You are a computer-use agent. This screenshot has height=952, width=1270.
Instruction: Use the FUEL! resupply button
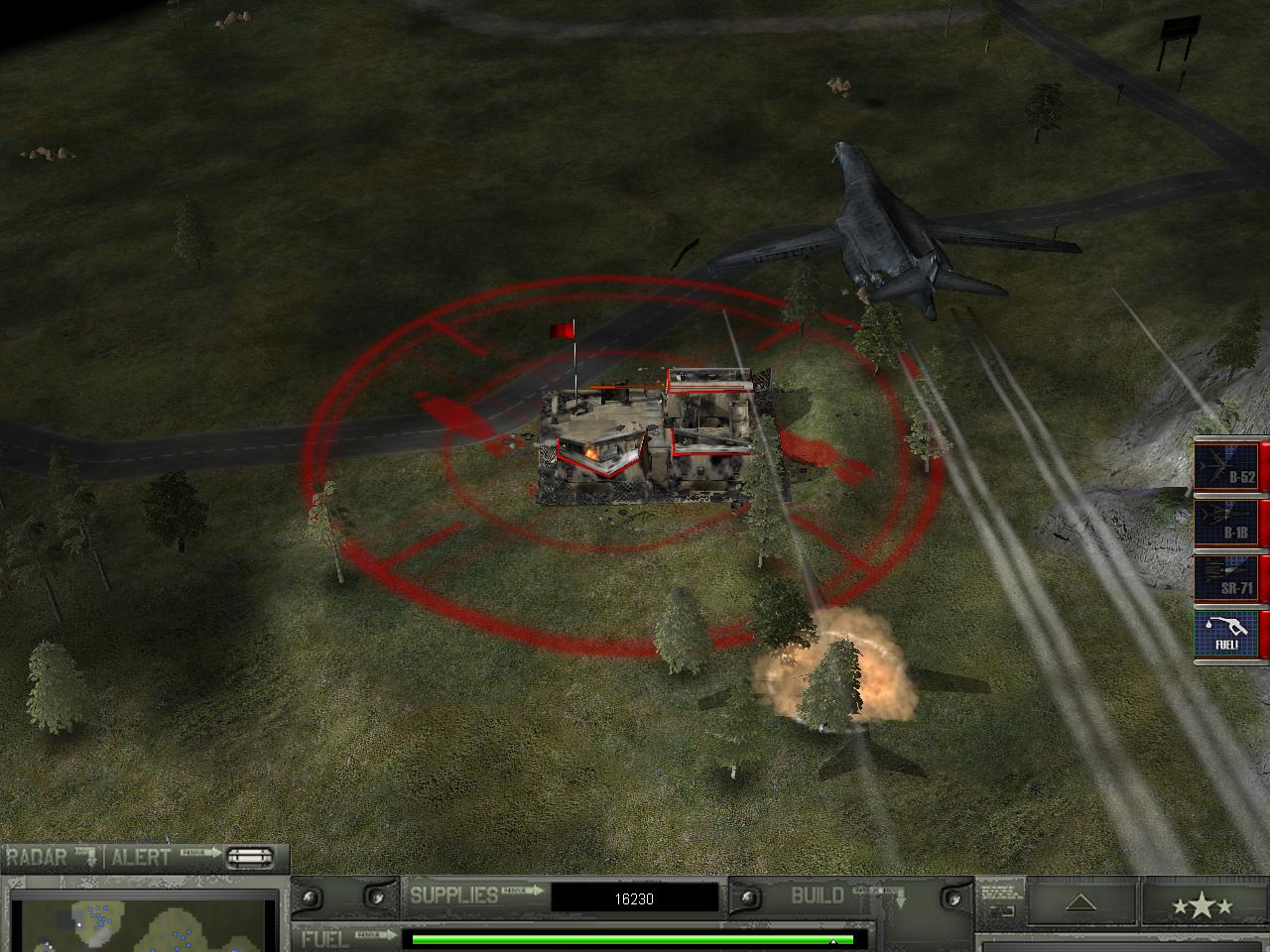[1228, 634]
